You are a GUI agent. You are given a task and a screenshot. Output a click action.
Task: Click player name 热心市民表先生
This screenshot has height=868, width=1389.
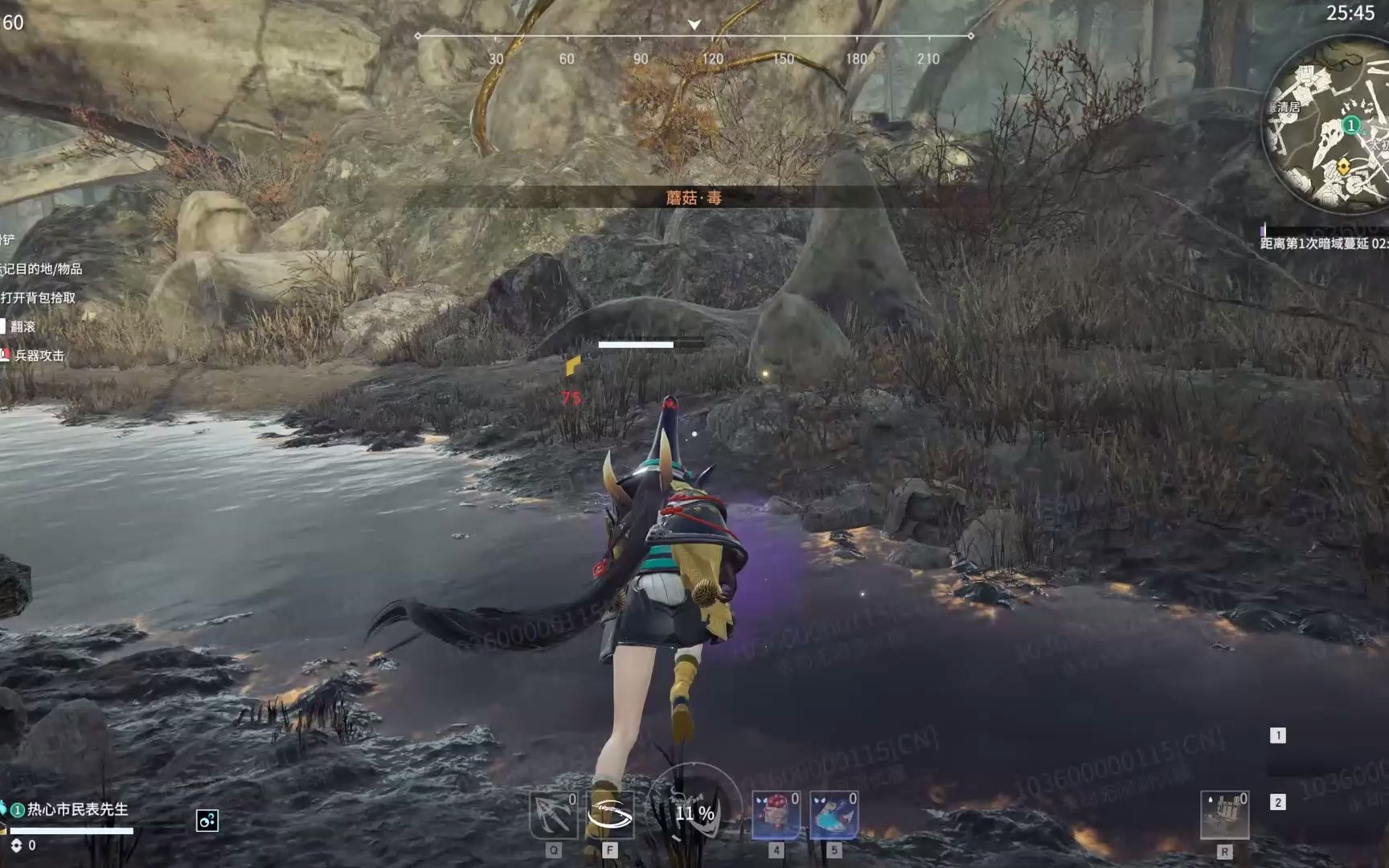pos(77,809)
